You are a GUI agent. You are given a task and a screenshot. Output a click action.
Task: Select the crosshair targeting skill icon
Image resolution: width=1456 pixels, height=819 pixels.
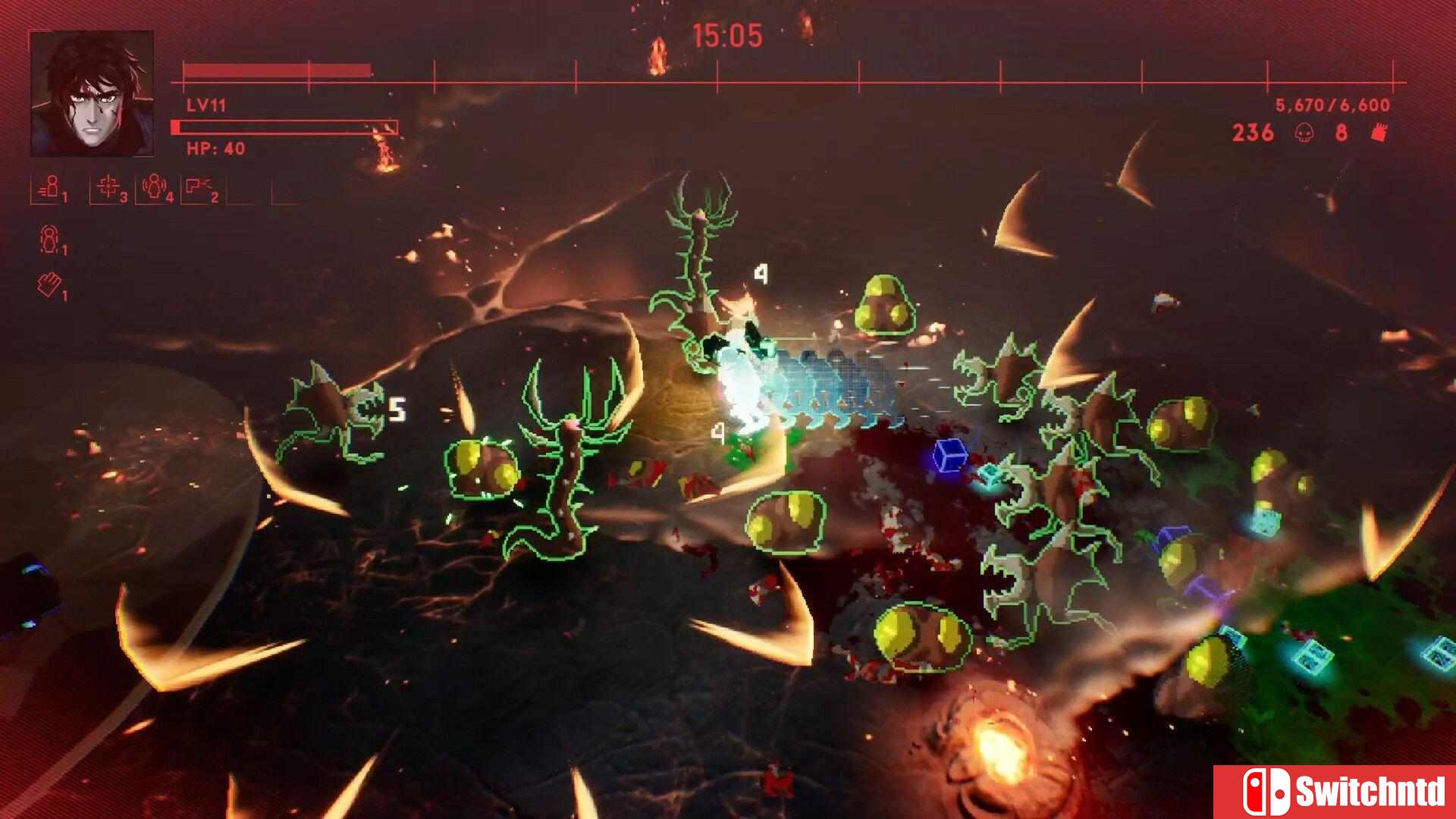pos(108,187)
